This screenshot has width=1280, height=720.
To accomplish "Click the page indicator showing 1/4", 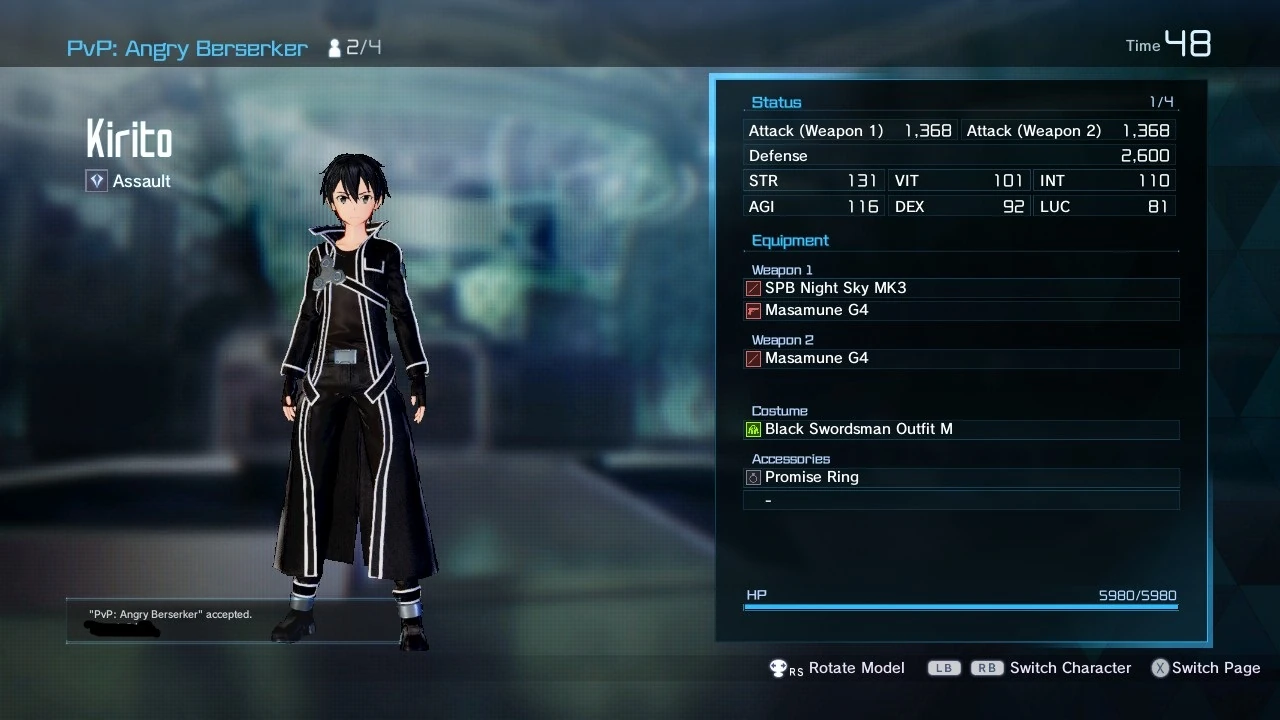I will [1164, 102].
